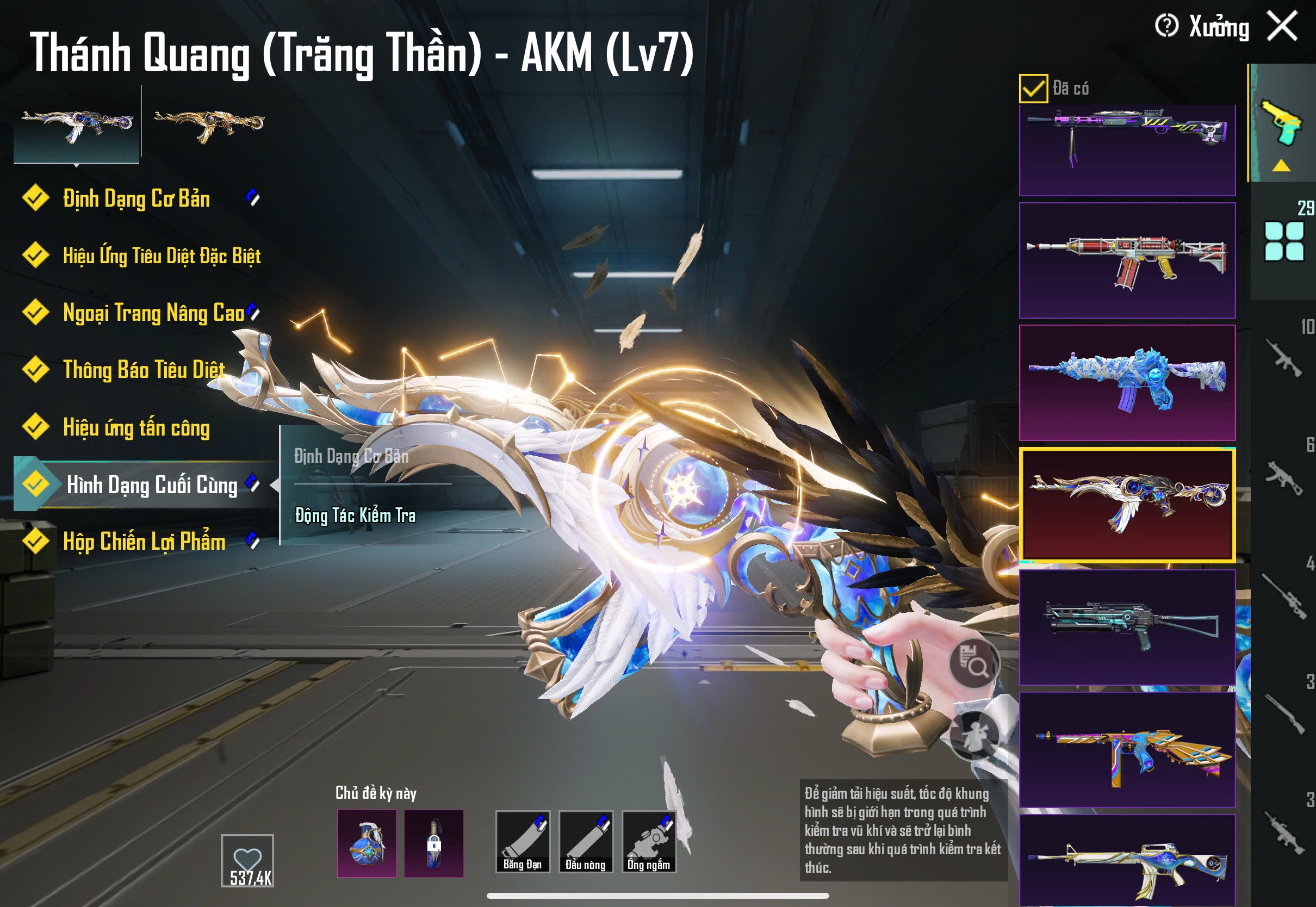Choose Ngoại Trang Nâng Cao upgrade

[153, 313]
